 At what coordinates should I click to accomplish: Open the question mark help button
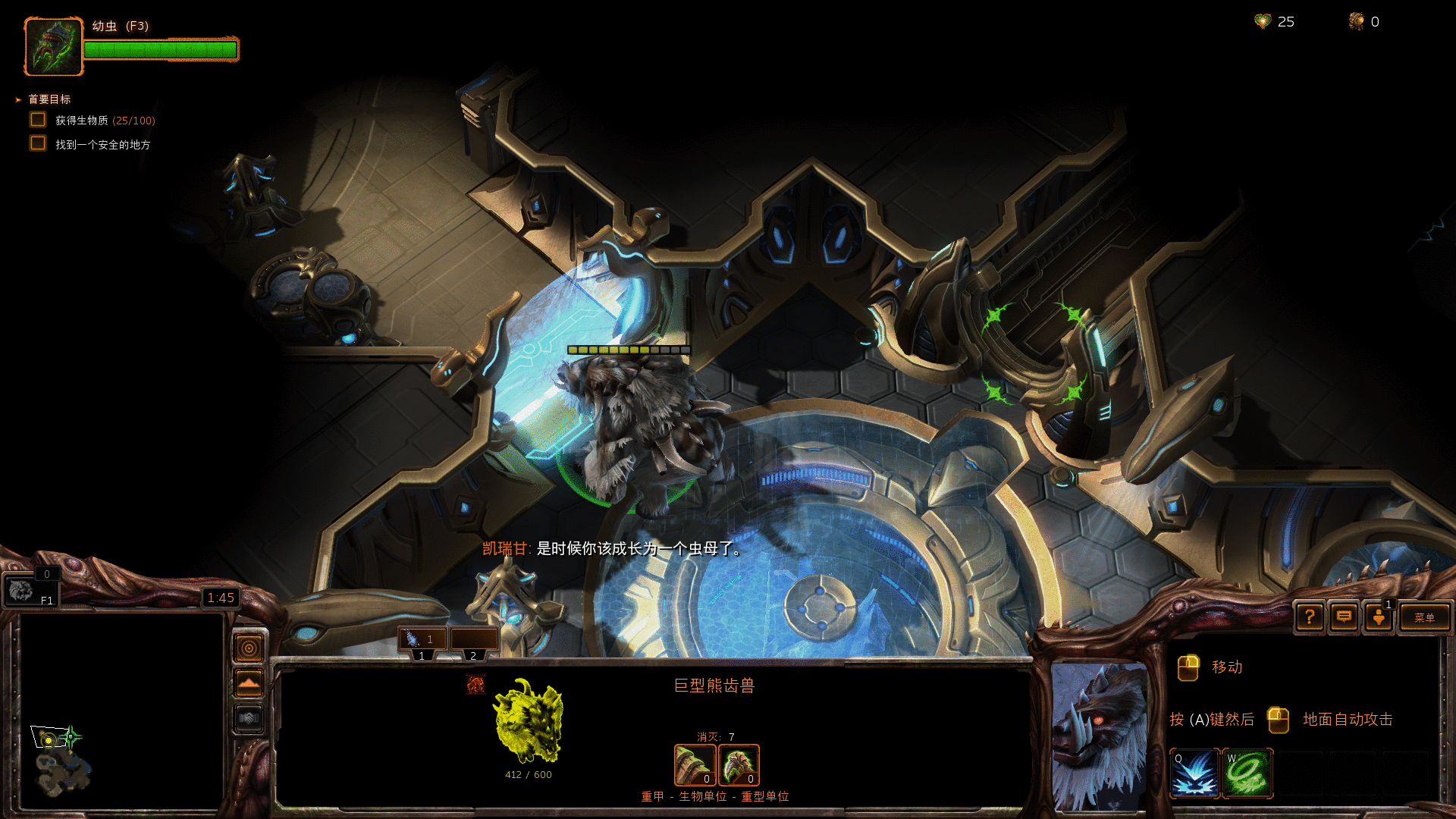point(1310,617)
